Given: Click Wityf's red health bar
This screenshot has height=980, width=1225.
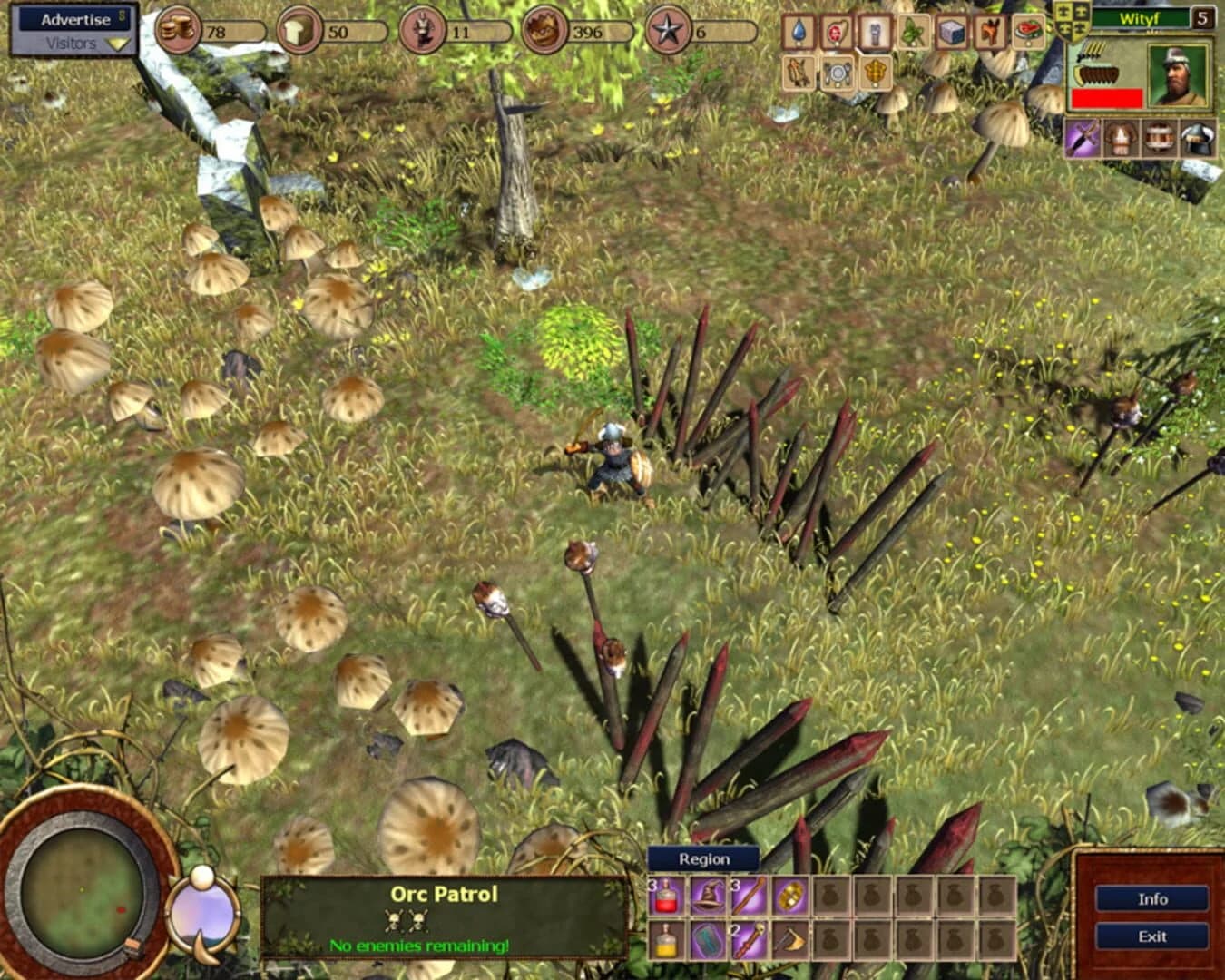Looking at the screenshot, I should pyautogui.click(x=1106, y=97).
